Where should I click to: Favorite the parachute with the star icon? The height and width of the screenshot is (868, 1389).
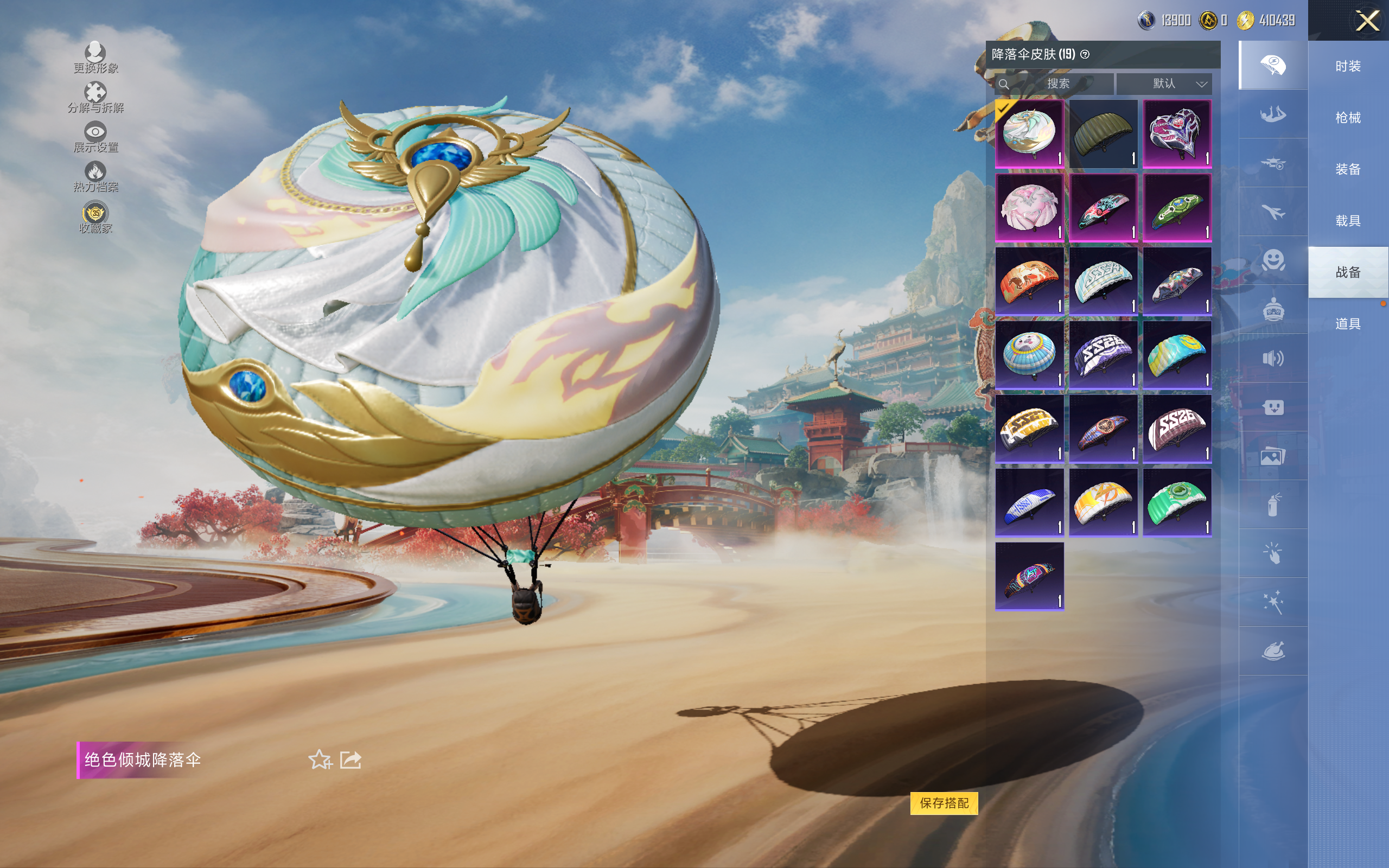tap(320, 759)
